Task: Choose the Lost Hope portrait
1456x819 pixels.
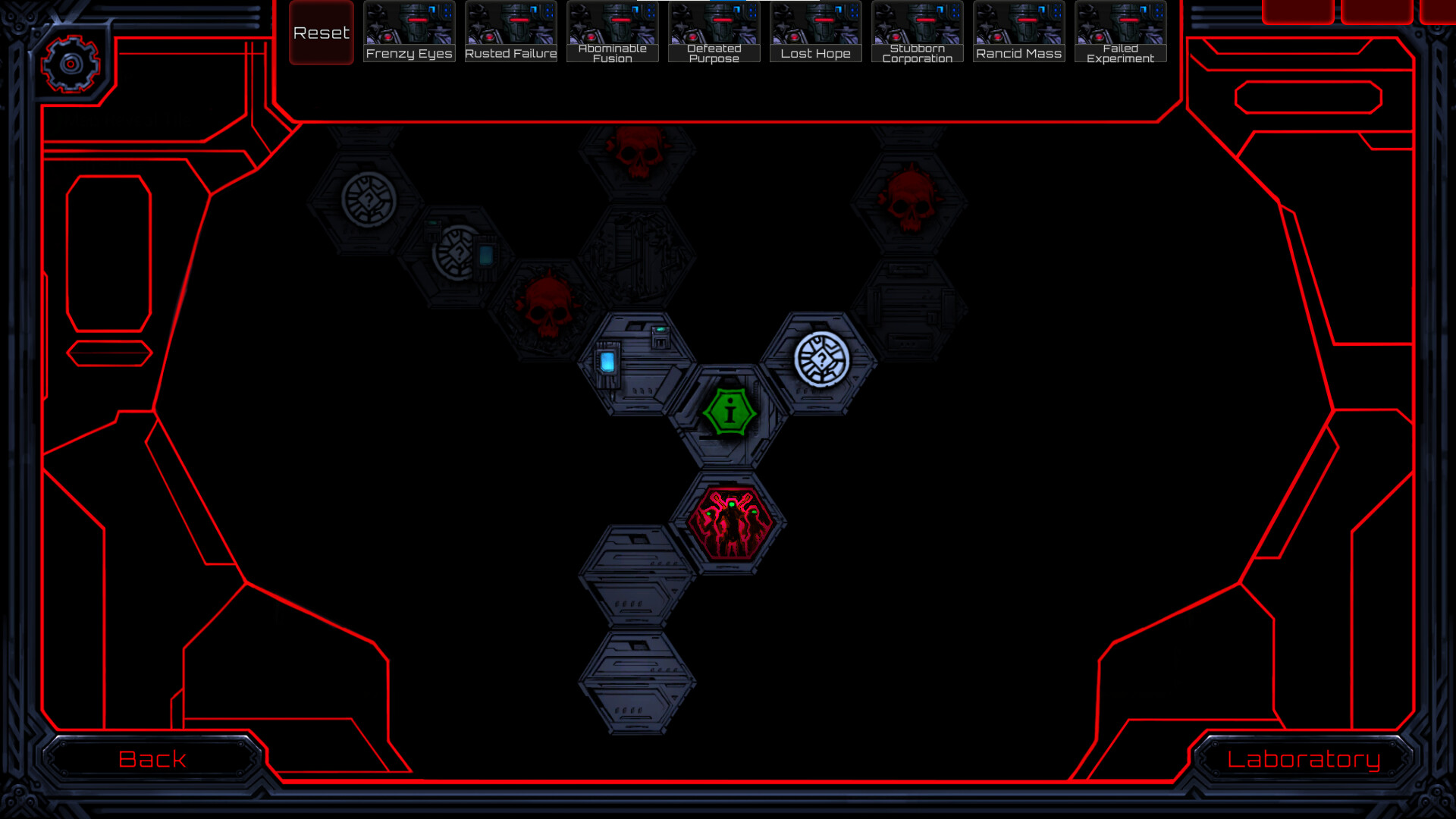Action: [815, 30]
